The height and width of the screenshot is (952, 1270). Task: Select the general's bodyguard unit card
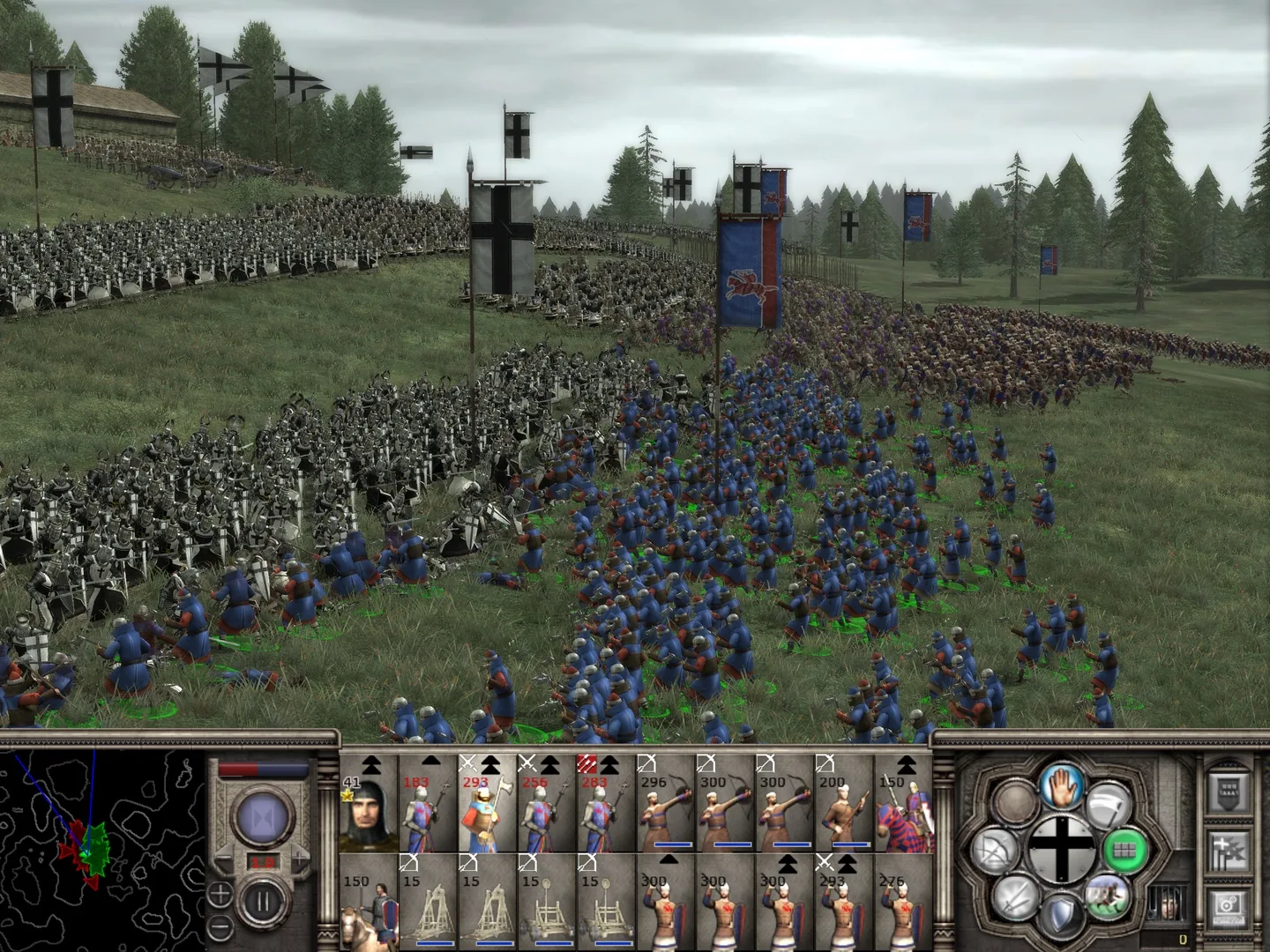pos(369,811)
